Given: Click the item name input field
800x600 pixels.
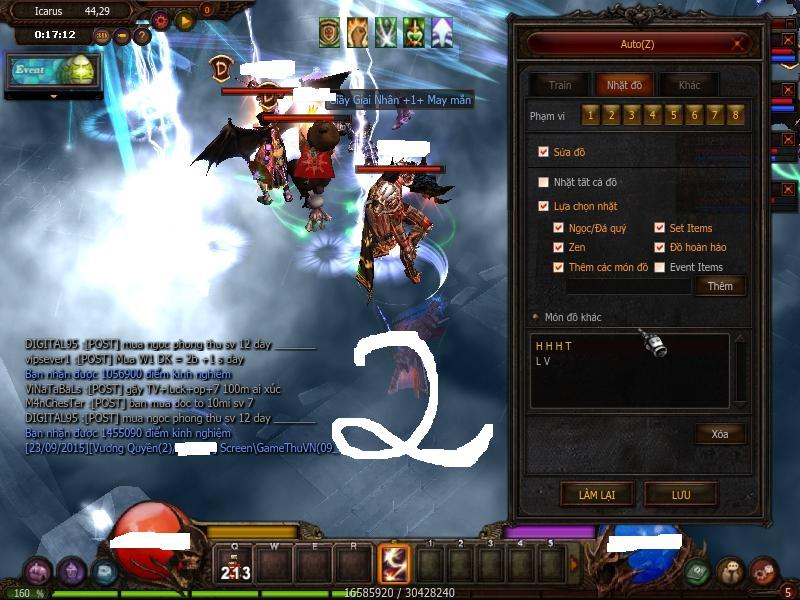Looking at the screenshot, I should coord(628,286).
